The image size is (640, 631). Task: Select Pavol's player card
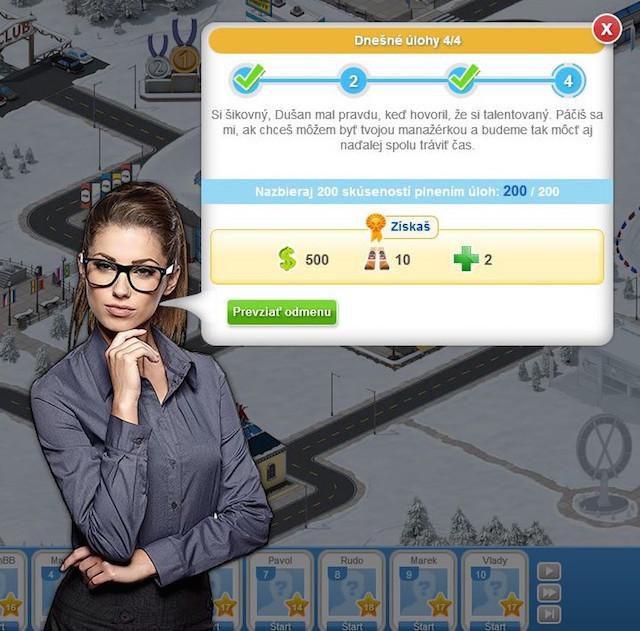tap(280, 592)
